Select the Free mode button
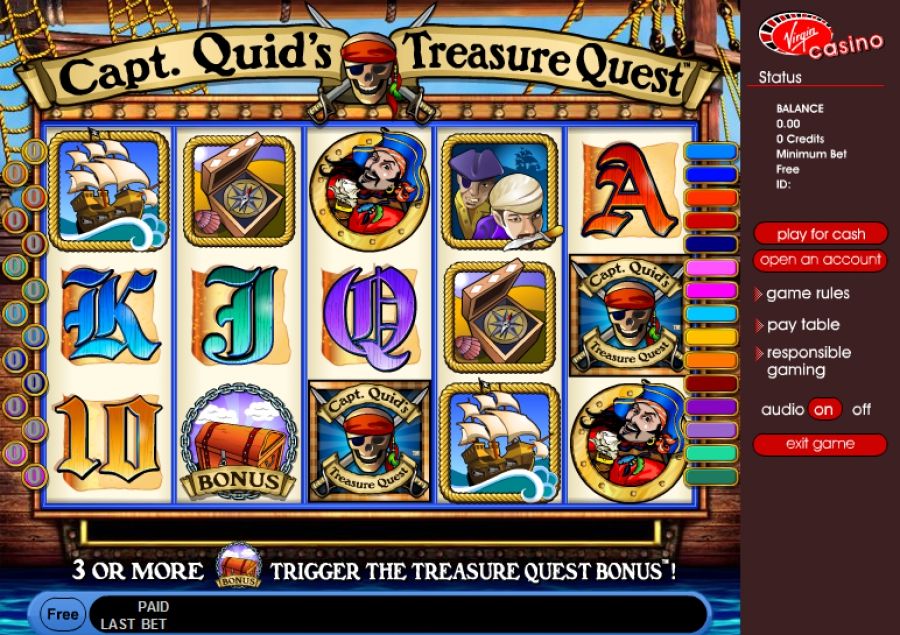The width and height of the screenshot is (900, 635). coord(61,613)
